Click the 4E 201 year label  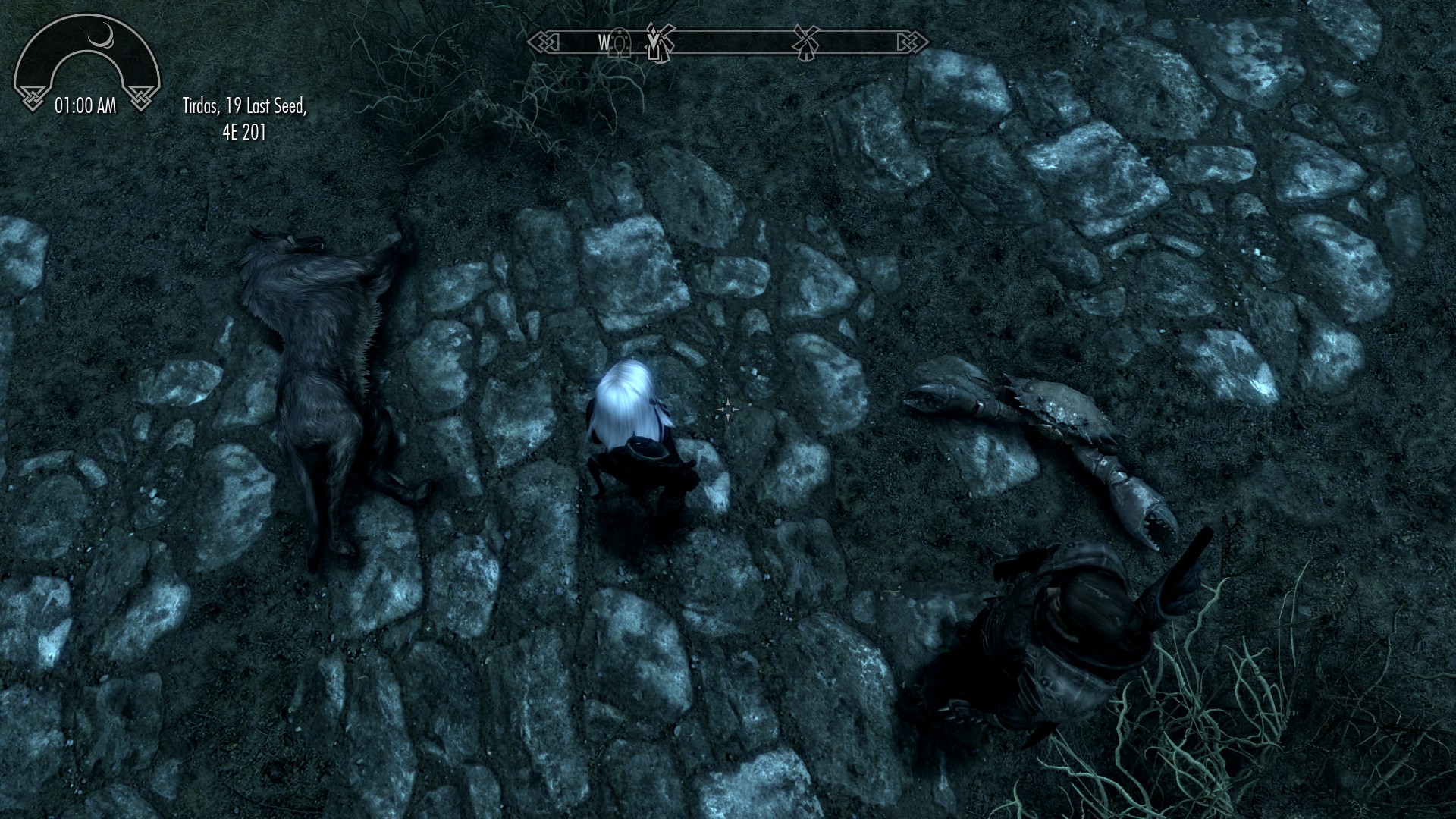(243, 133)
